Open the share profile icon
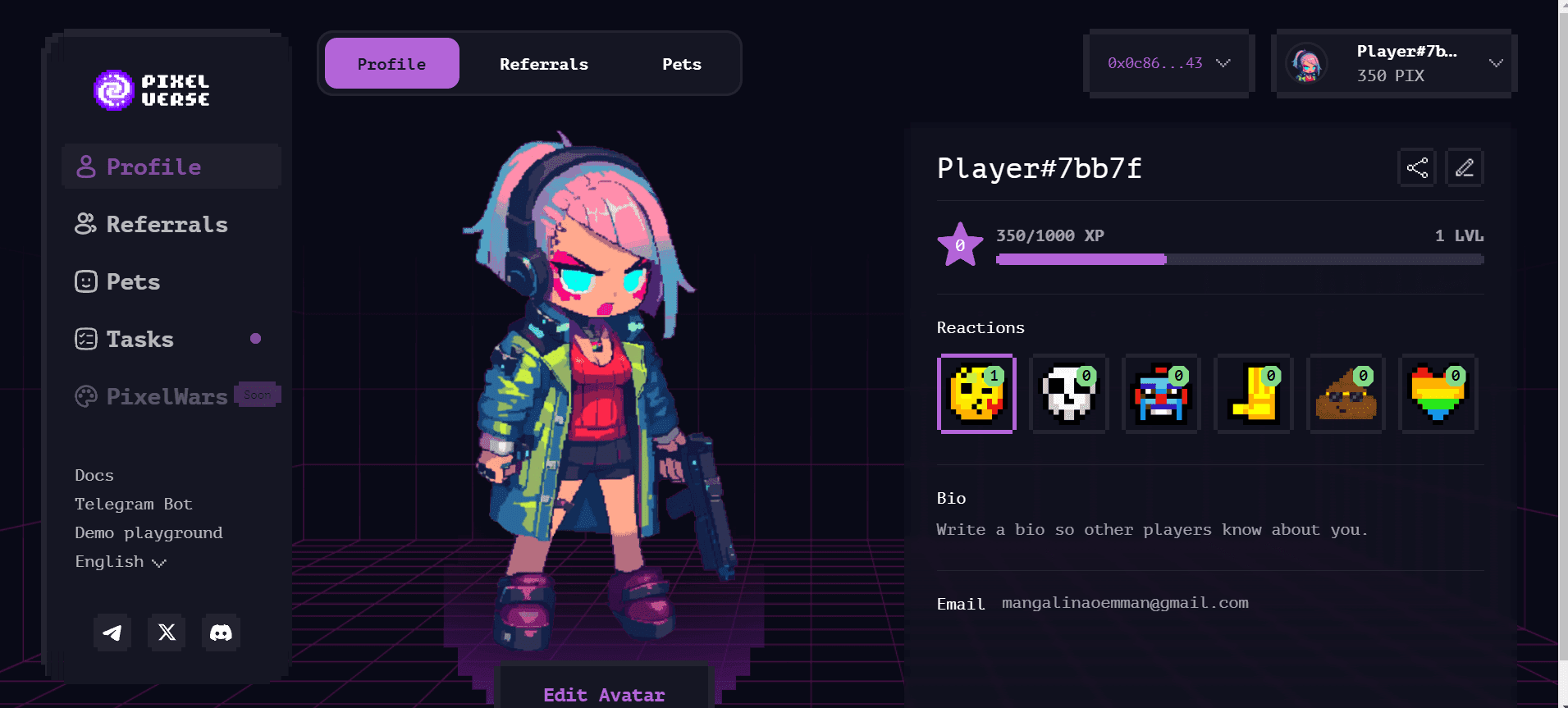 [1416, 167]
